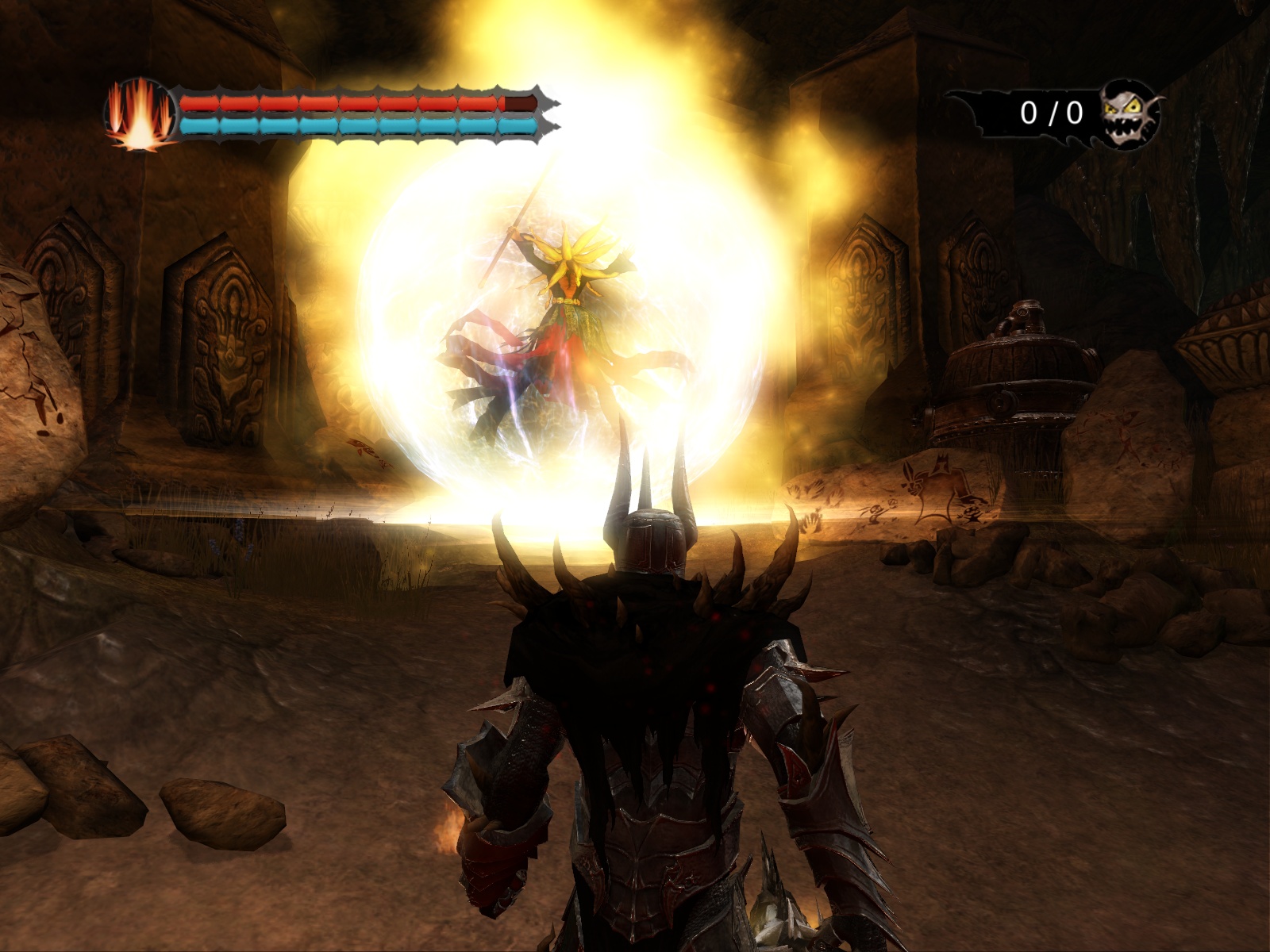This screenshot has height=952, width=1270.
Task: Select the flame spell icon
Action: 140,115
